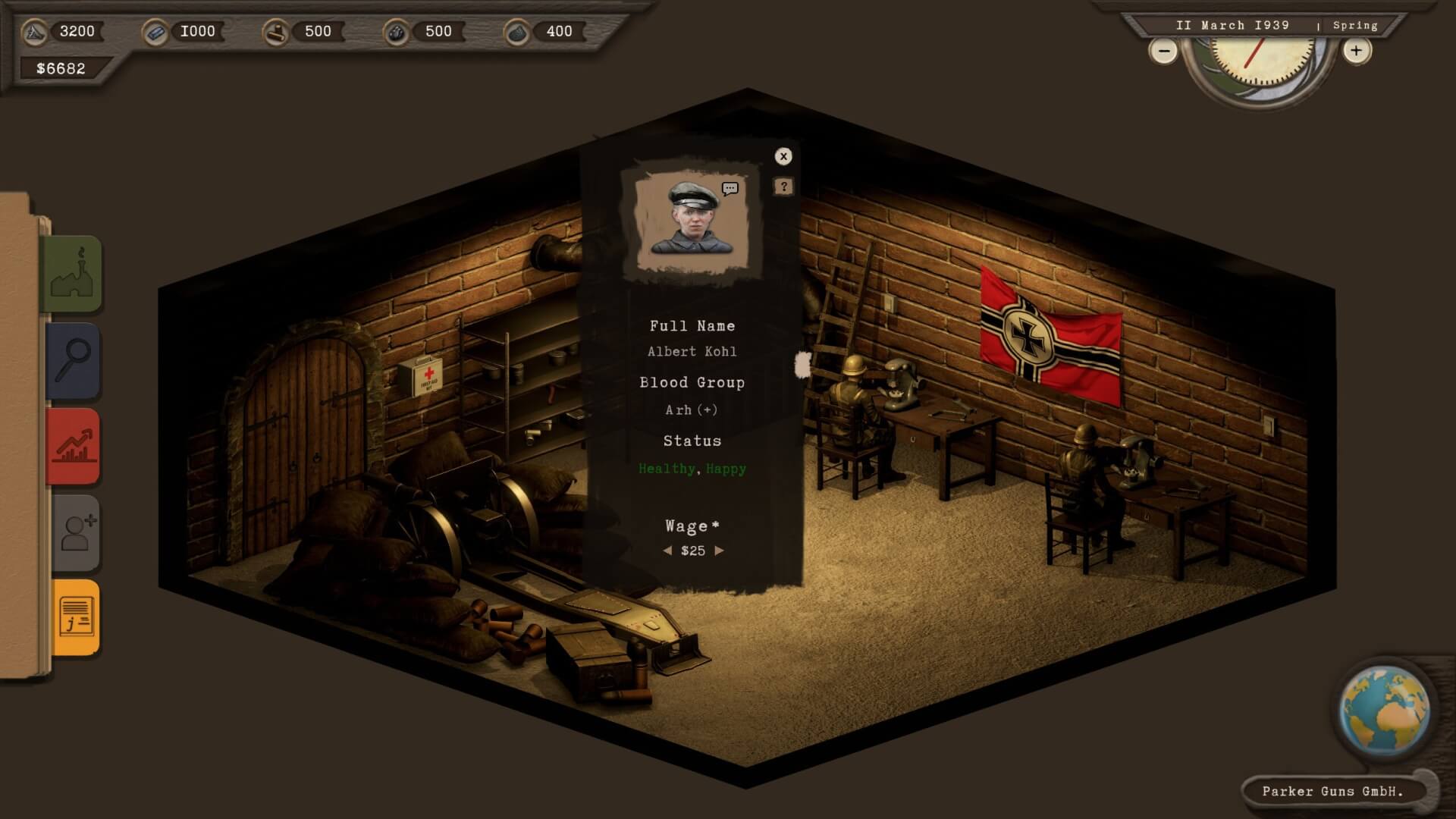The width and height of the screenshot is (1456, 819).
Task: Open the question mark help button
Action: click(x=783, y=187)
